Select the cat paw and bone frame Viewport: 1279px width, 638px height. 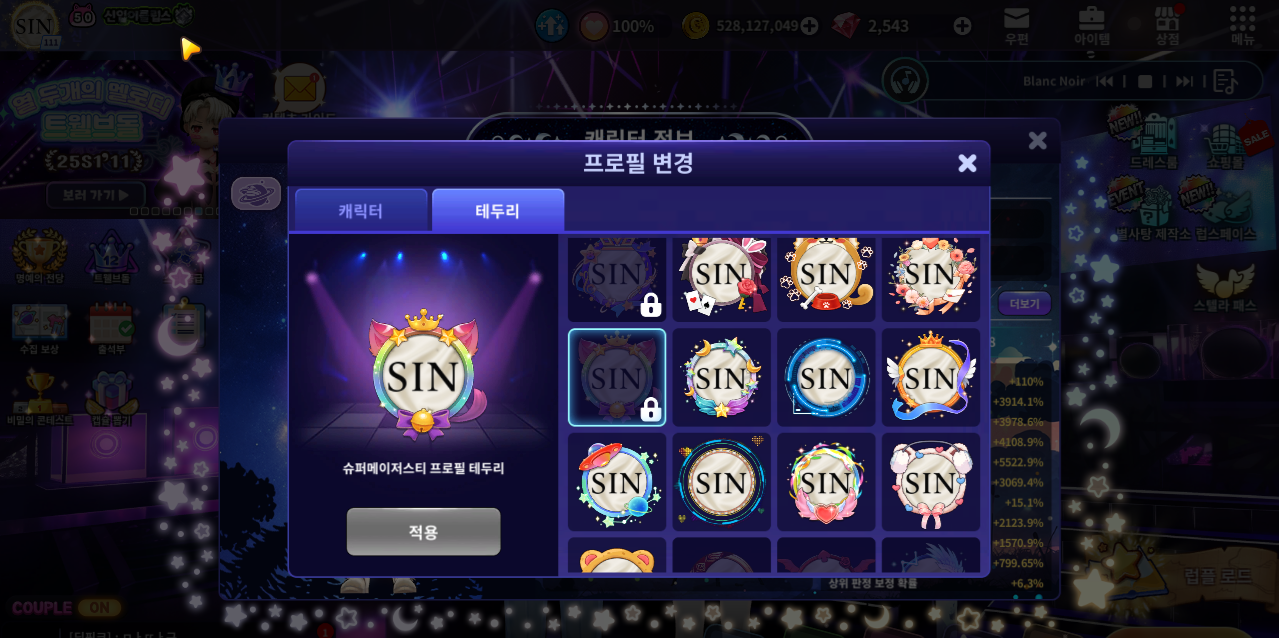[826, 275]
